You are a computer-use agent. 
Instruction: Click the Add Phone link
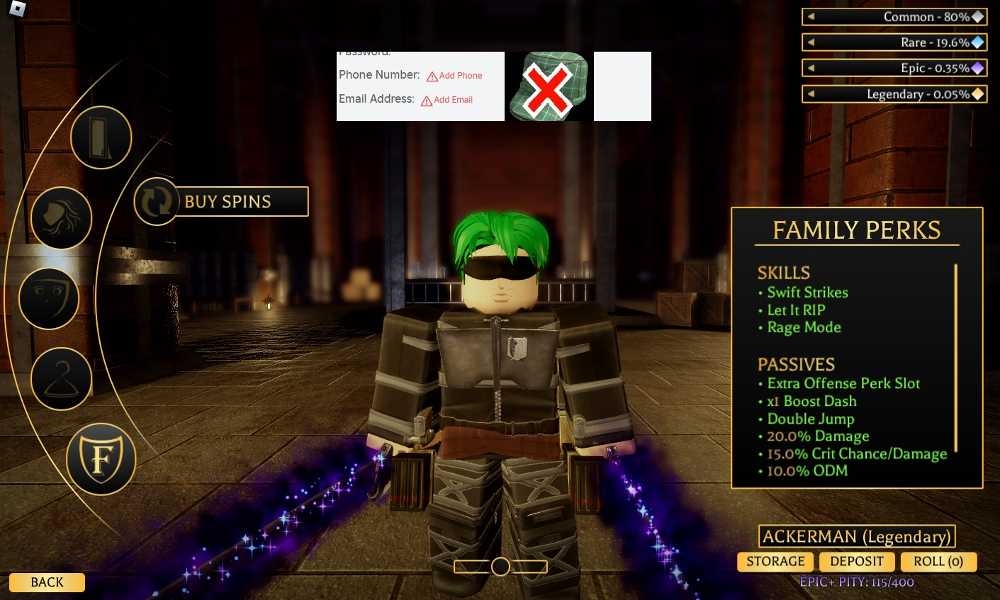(x=455, y=76)
